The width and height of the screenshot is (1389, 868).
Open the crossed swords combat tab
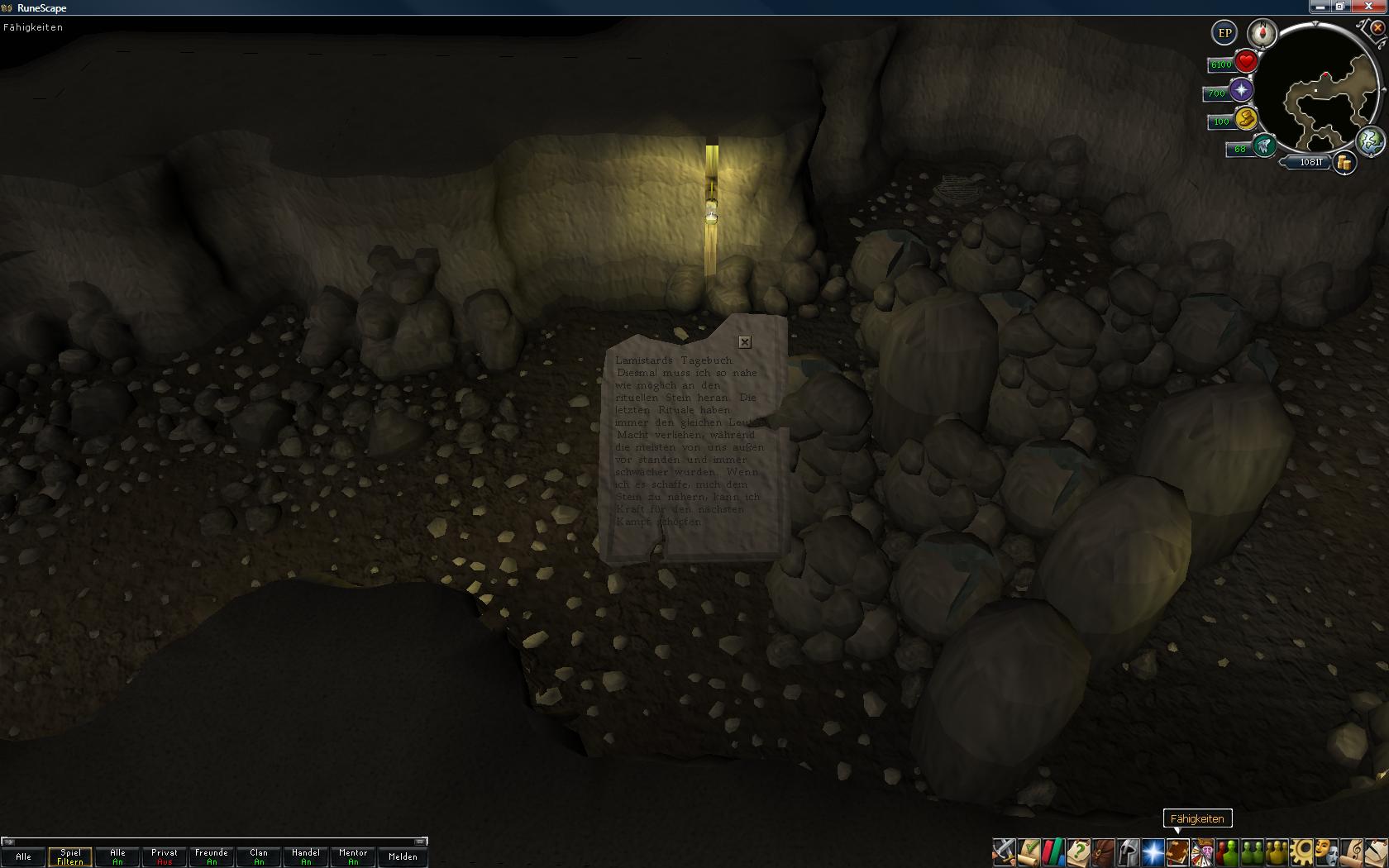(1004, 851)
